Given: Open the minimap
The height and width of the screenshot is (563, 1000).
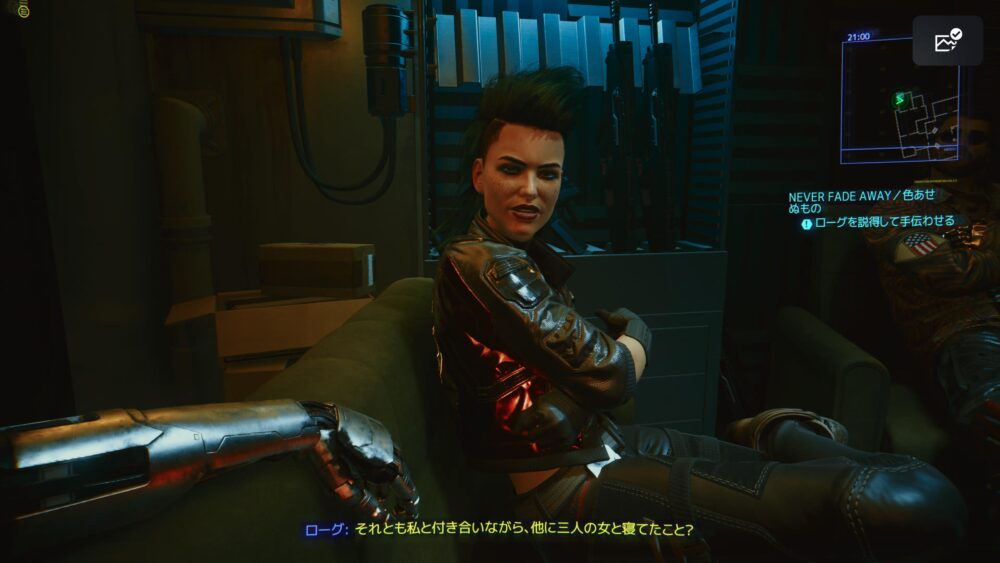Looking at the screenshot, I should click(899, 100).
